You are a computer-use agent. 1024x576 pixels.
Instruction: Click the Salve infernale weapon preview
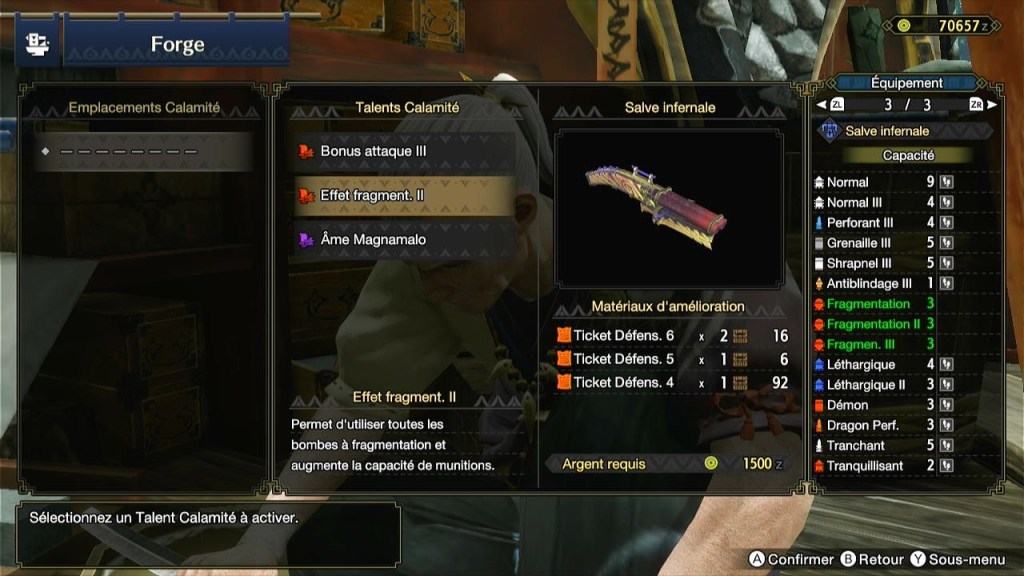[669, 208]
